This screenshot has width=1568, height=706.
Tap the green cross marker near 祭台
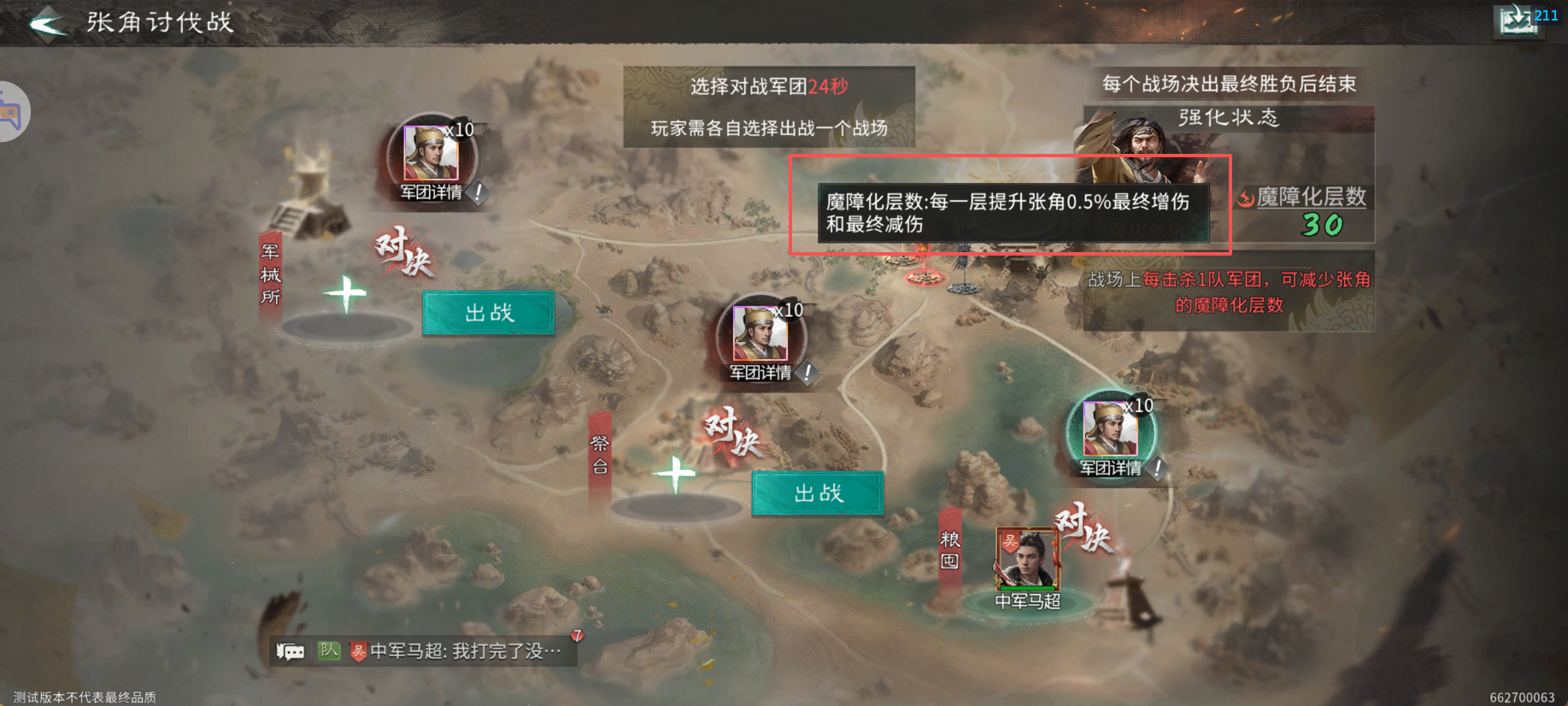pos(675,474)
